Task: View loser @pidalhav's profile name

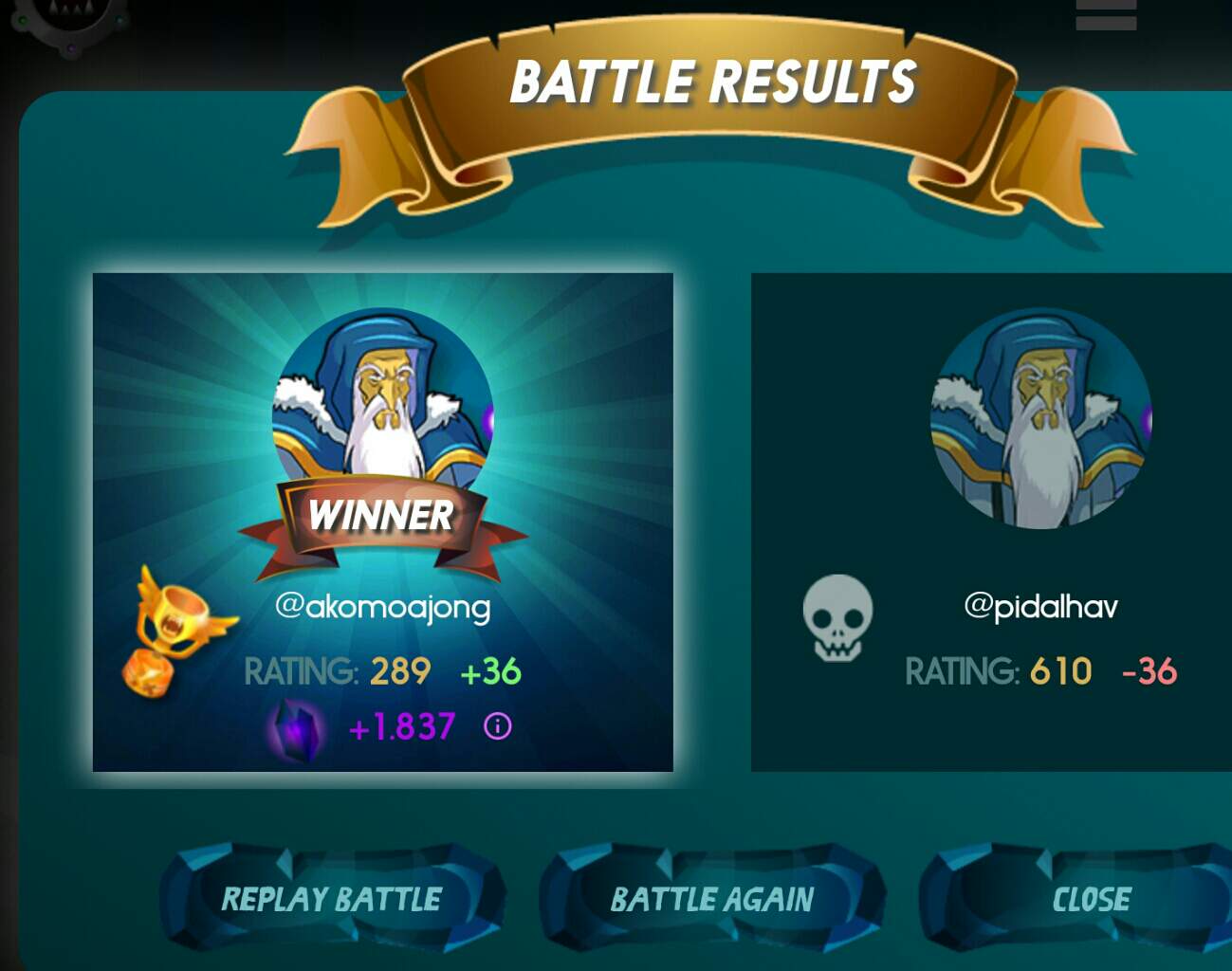Action: tap(1040, 606)
